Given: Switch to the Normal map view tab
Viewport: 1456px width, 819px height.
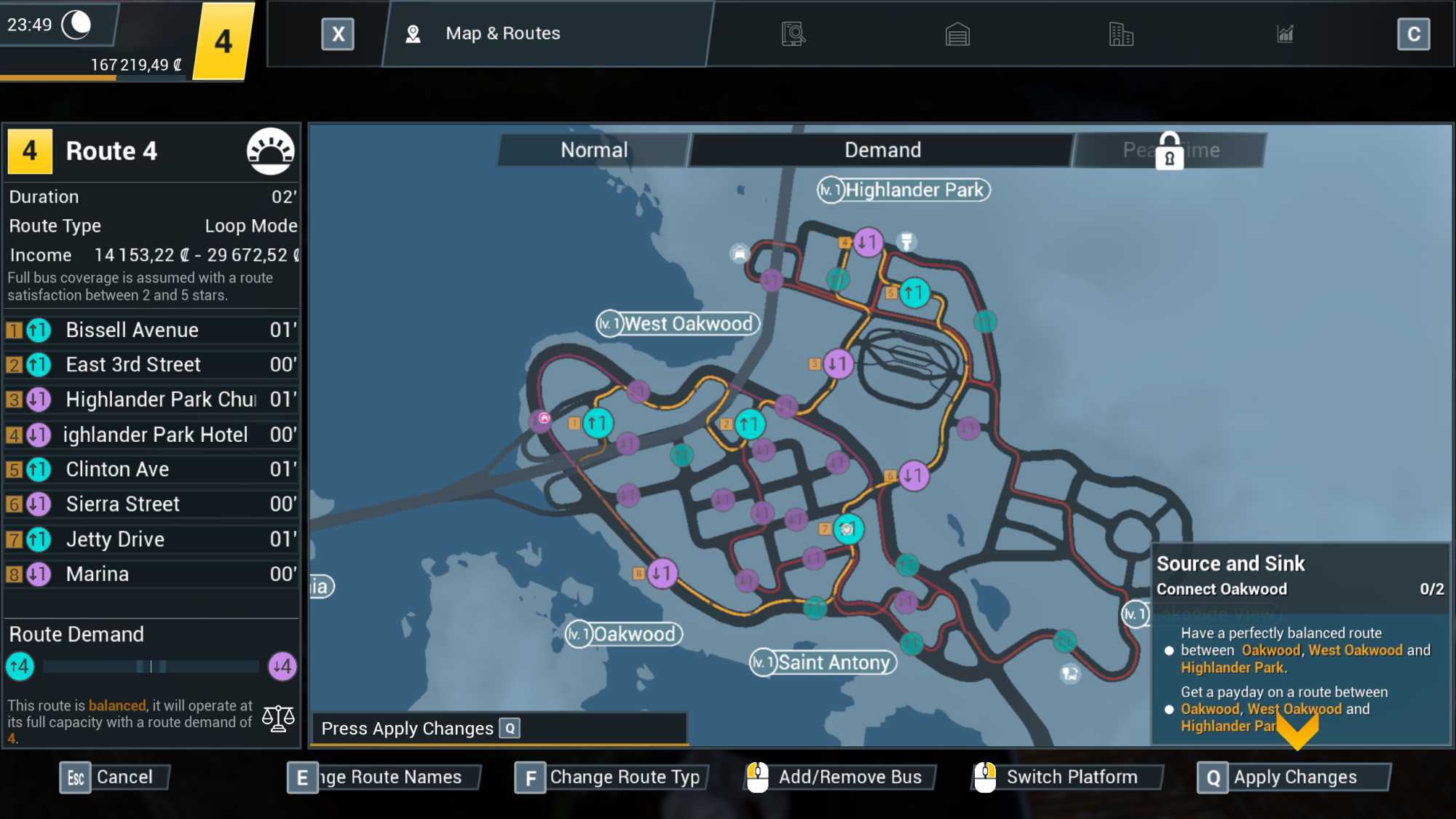Looking at the screenshot, I should [593, 149].
